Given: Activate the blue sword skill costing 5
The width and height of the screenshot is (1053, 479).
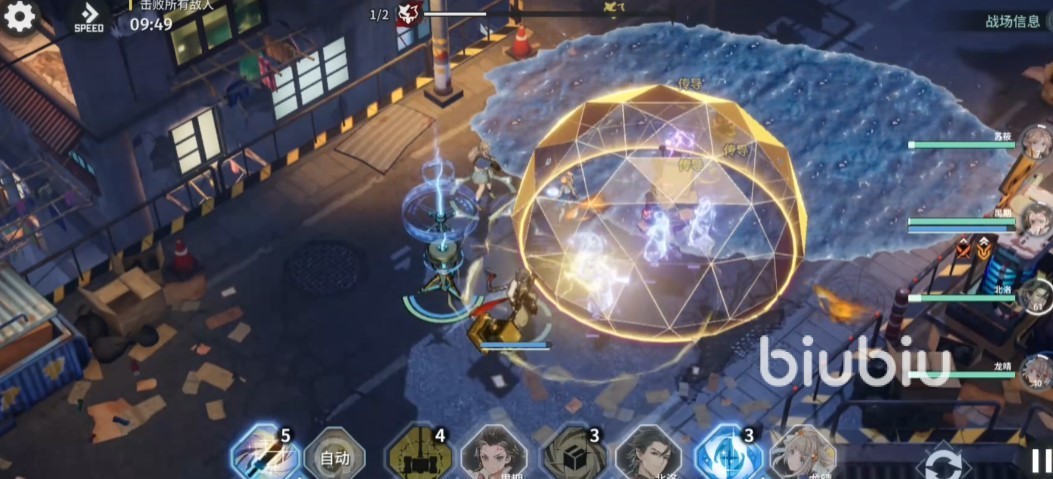Looking at the screenshot, I should pyautogui.click(x=264, y=457).
